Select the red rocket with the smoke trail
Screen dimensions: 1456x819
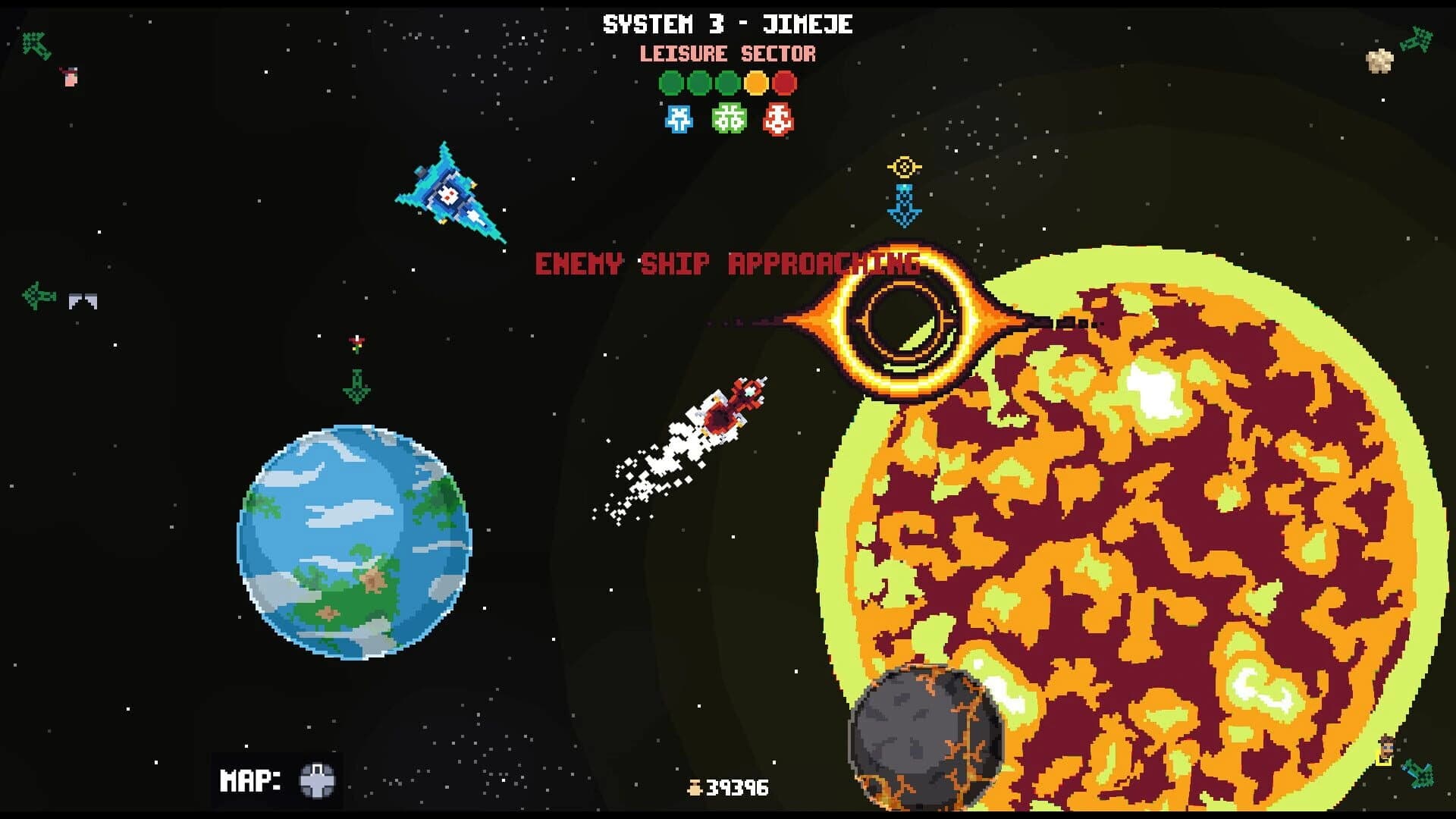tap(734, 406)
